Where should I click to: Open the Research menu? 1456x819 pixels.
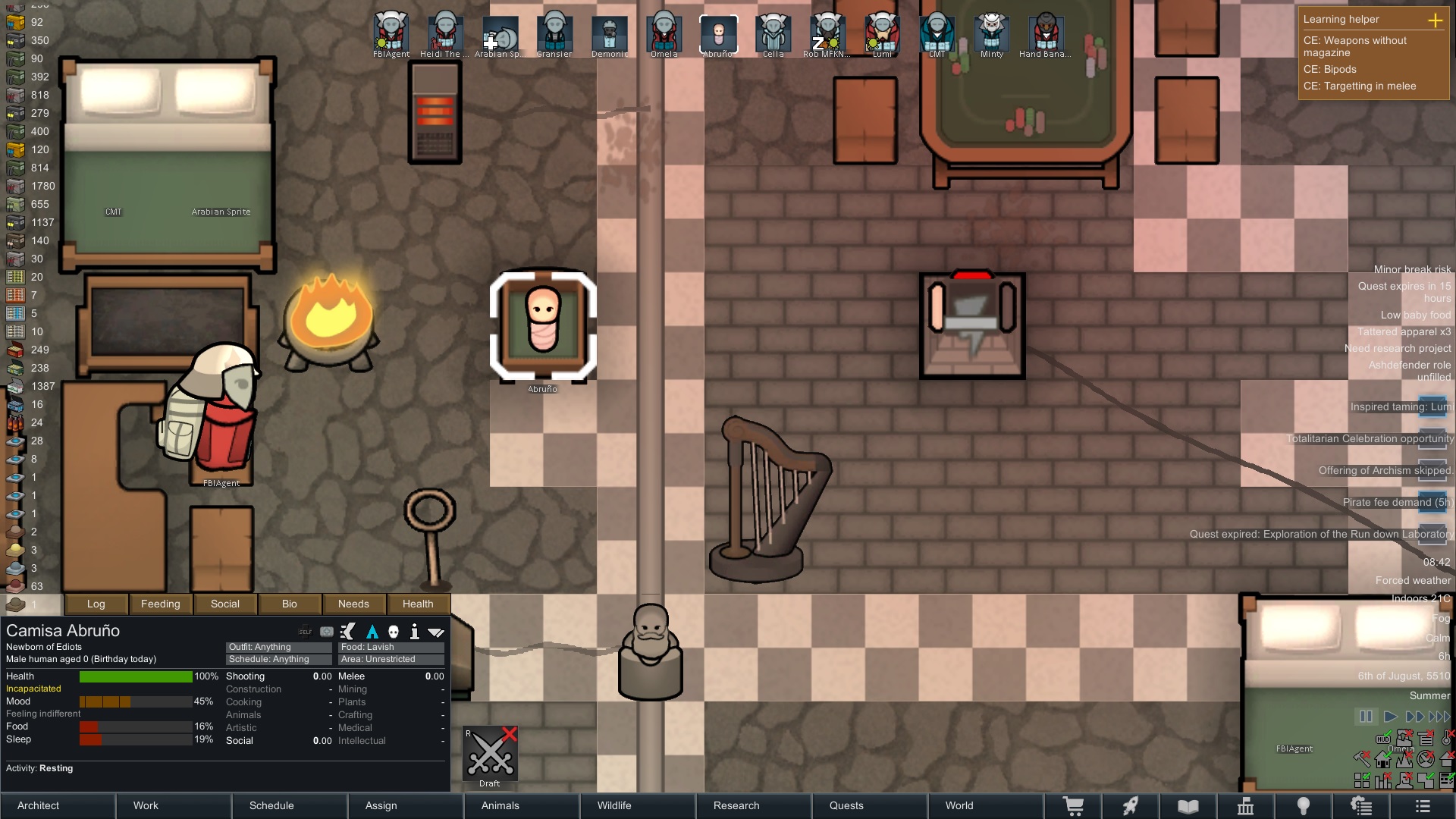click(x=753, y=805)
